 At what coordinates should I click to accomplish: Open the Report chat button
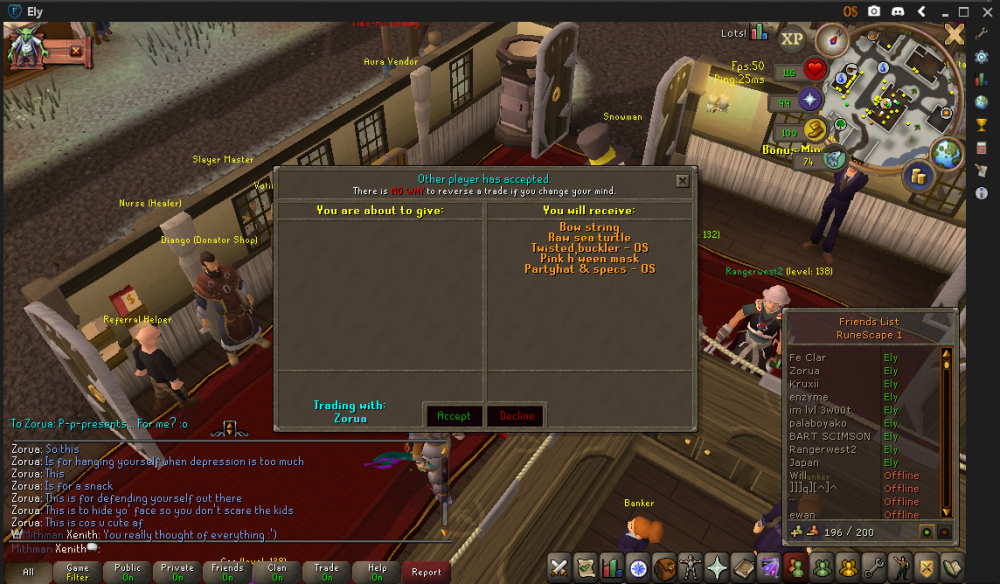coord(426,572)
